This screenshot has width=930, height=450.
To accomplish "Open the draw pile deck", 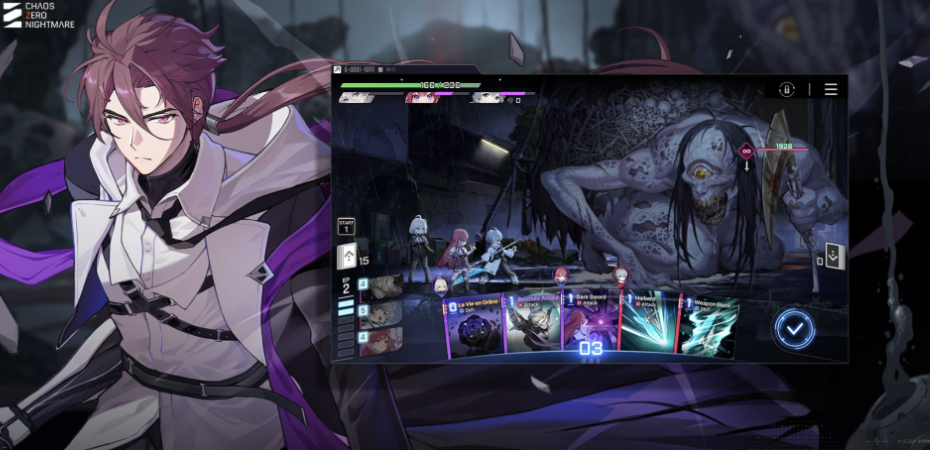I will (347, 262).
